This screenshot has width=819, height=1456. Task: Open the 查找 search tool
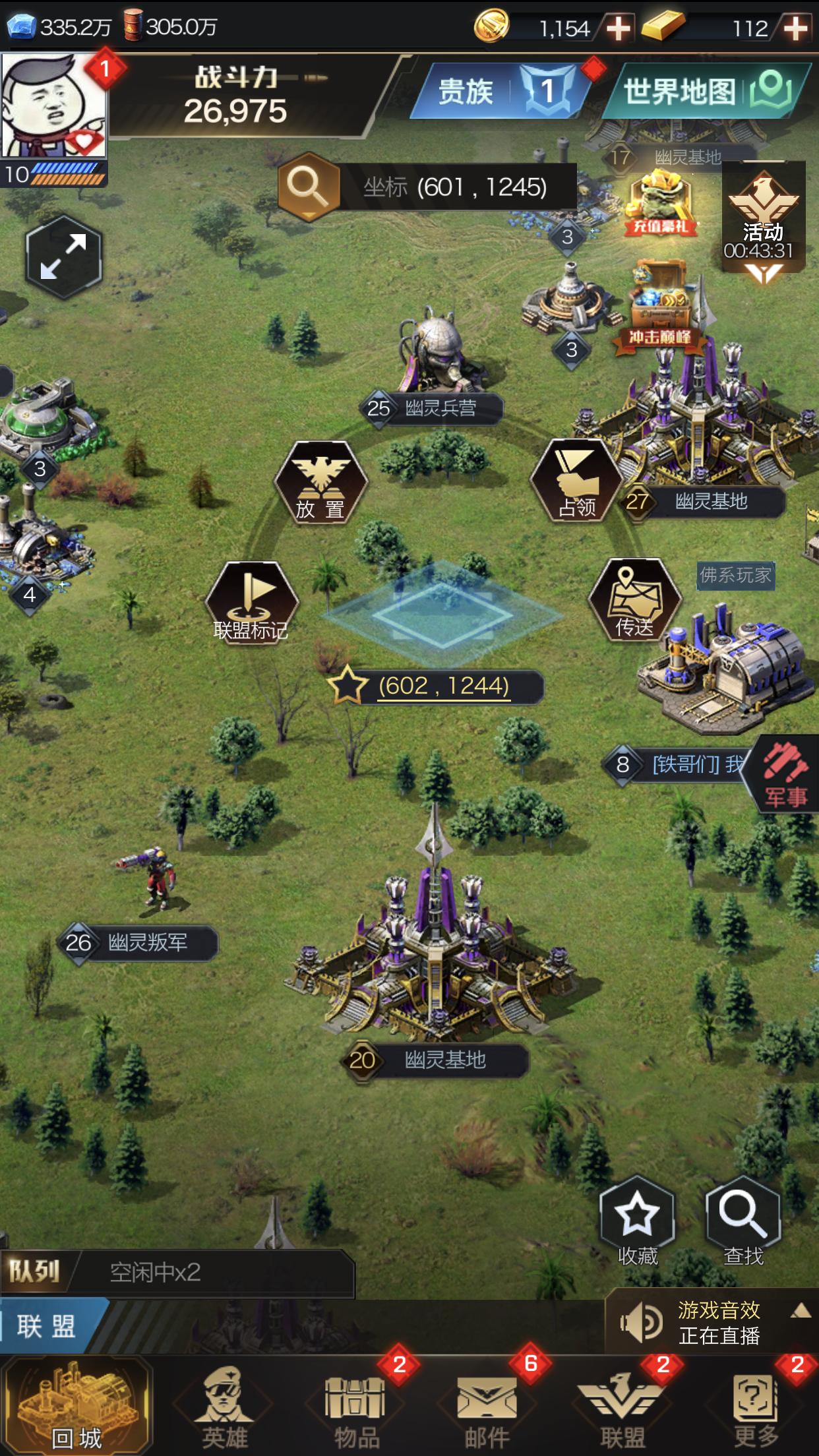[743, 1221]
